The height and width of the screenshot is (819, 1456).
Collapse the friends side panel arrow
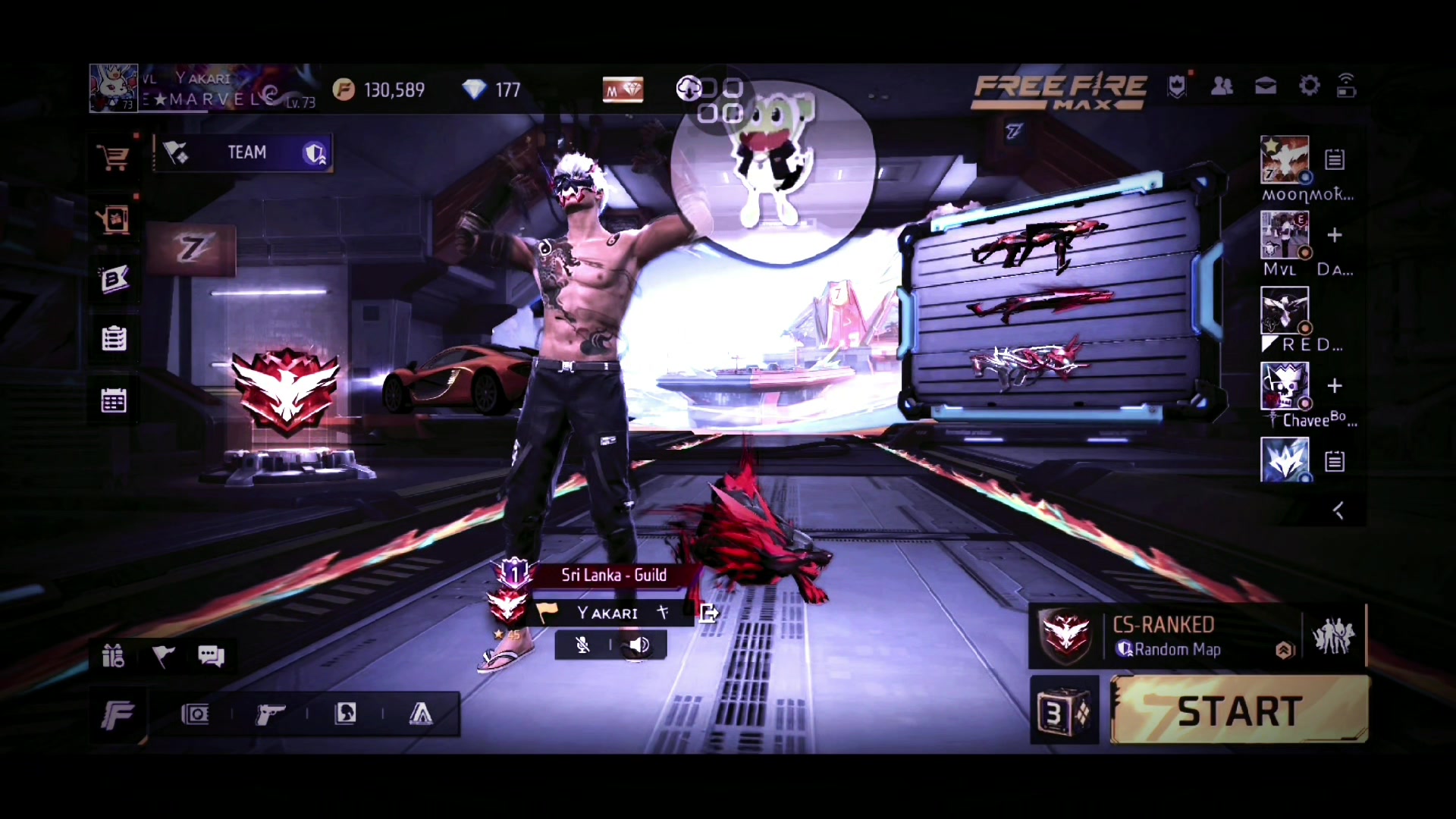1338,511
